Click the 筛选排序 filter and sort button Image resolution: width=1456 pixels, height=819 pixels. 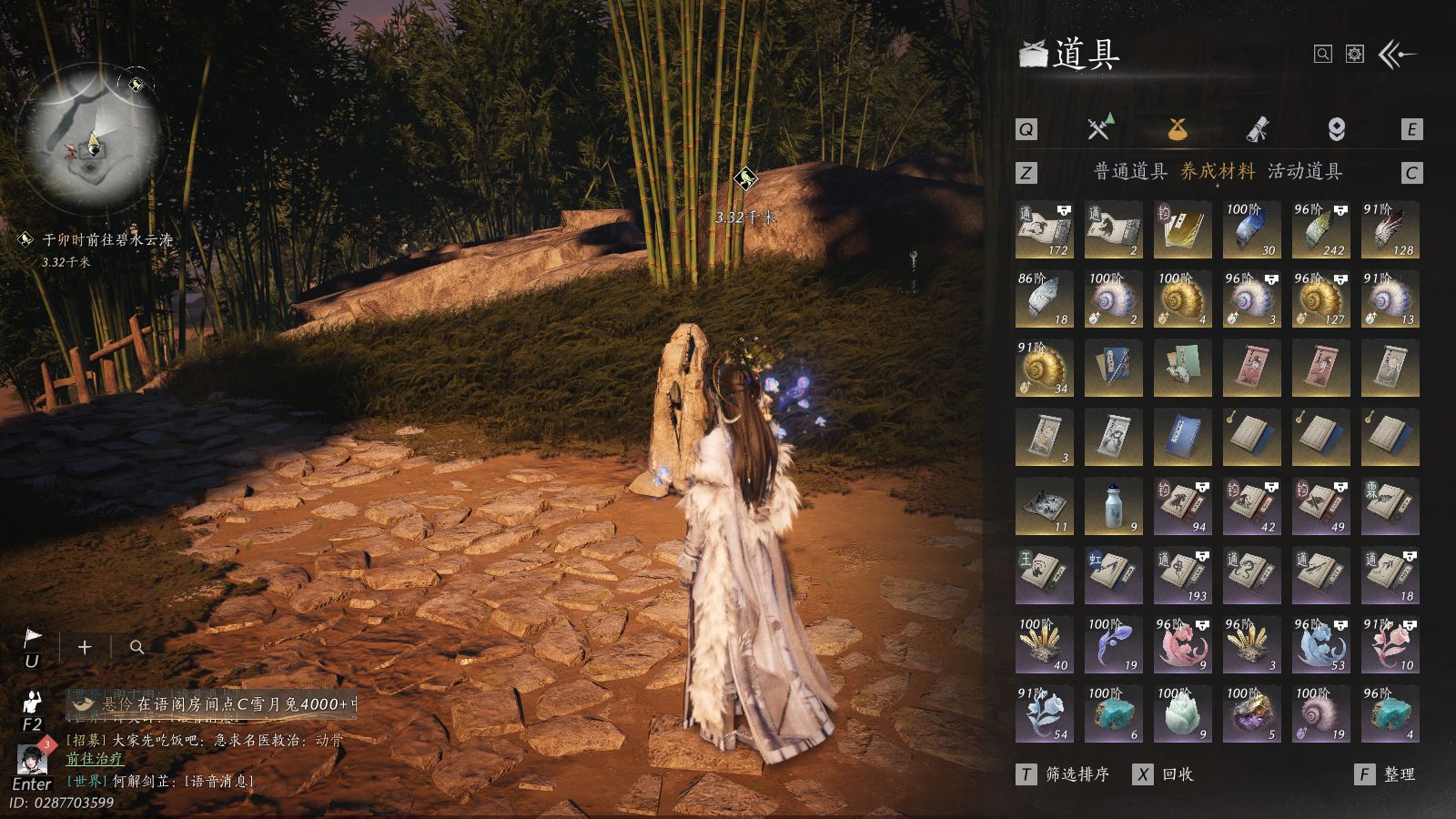point(1063,774)
